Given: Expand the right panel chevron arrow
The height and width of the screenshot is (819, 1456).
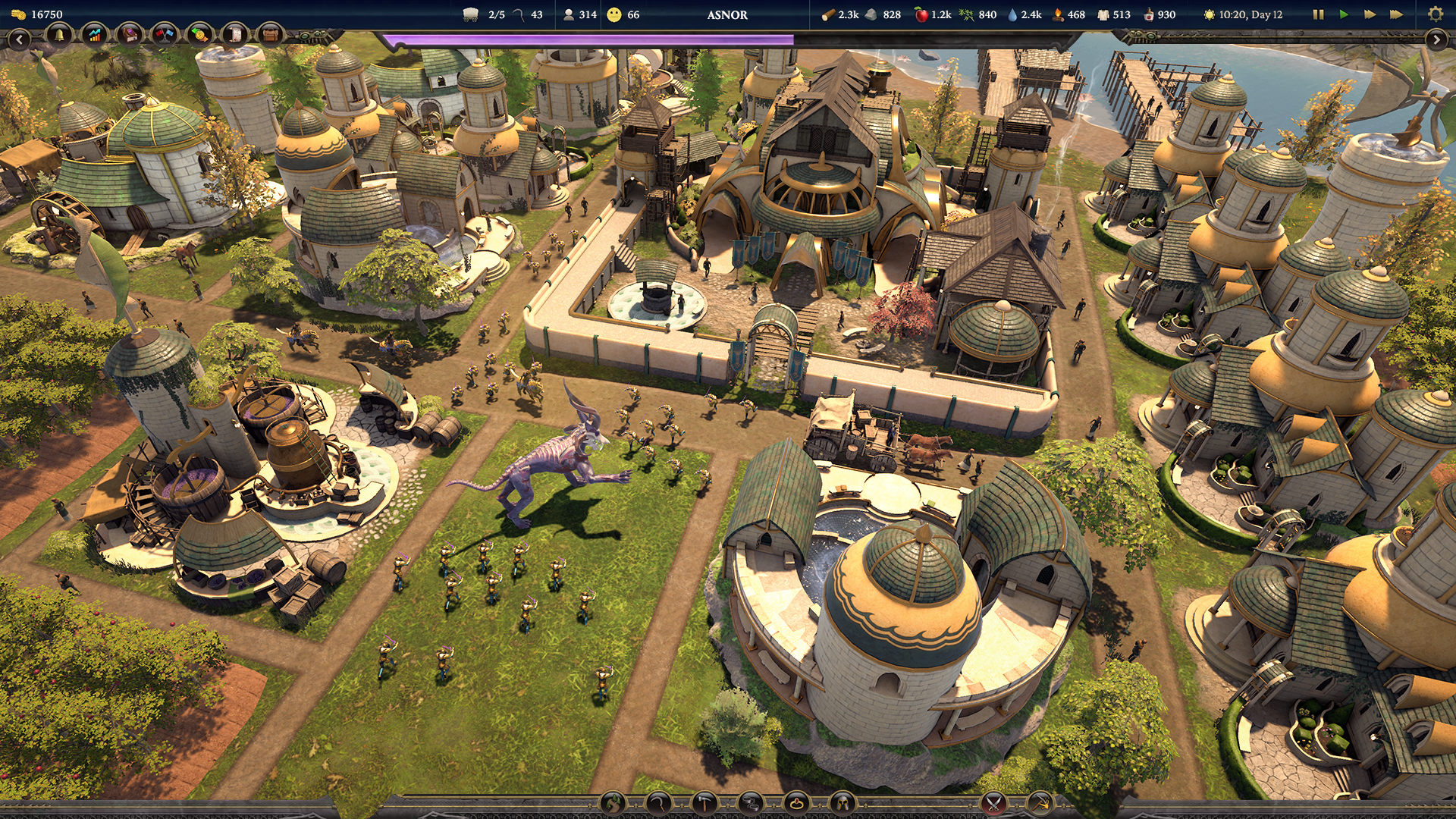Looking at the screenshot, I should [x=1437, y=40].
